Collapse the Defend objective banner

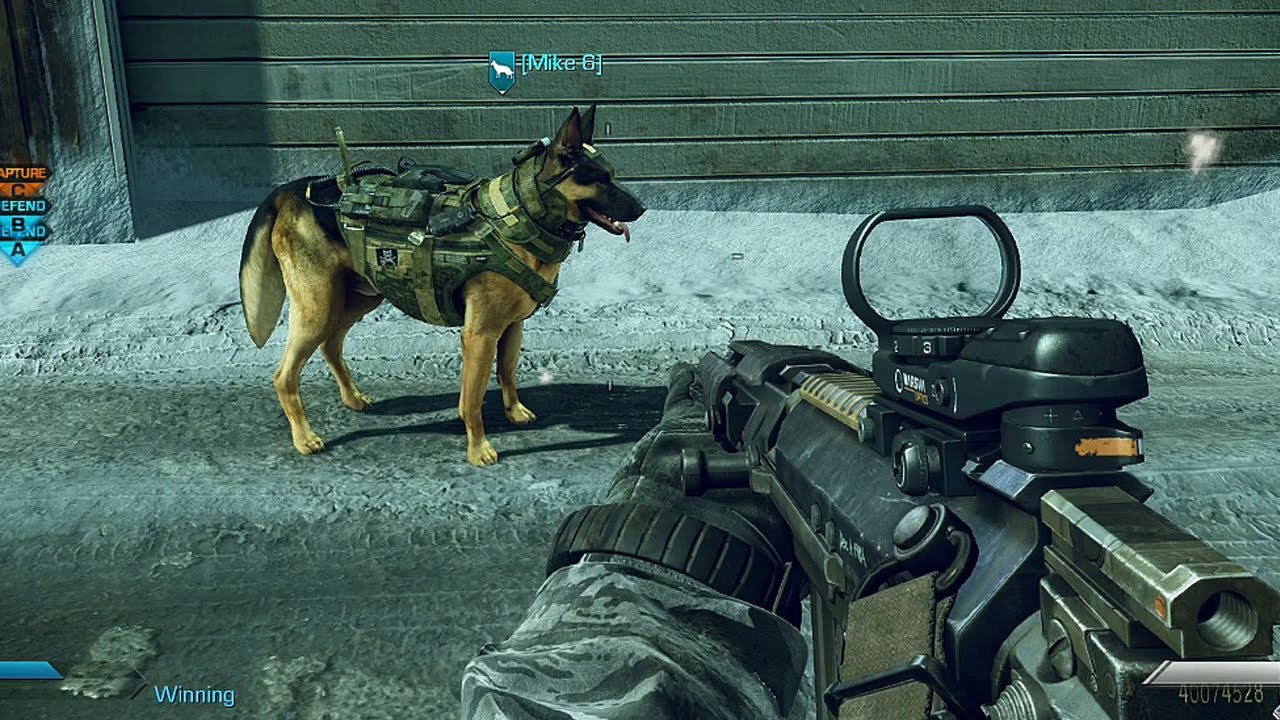(18, 204)
